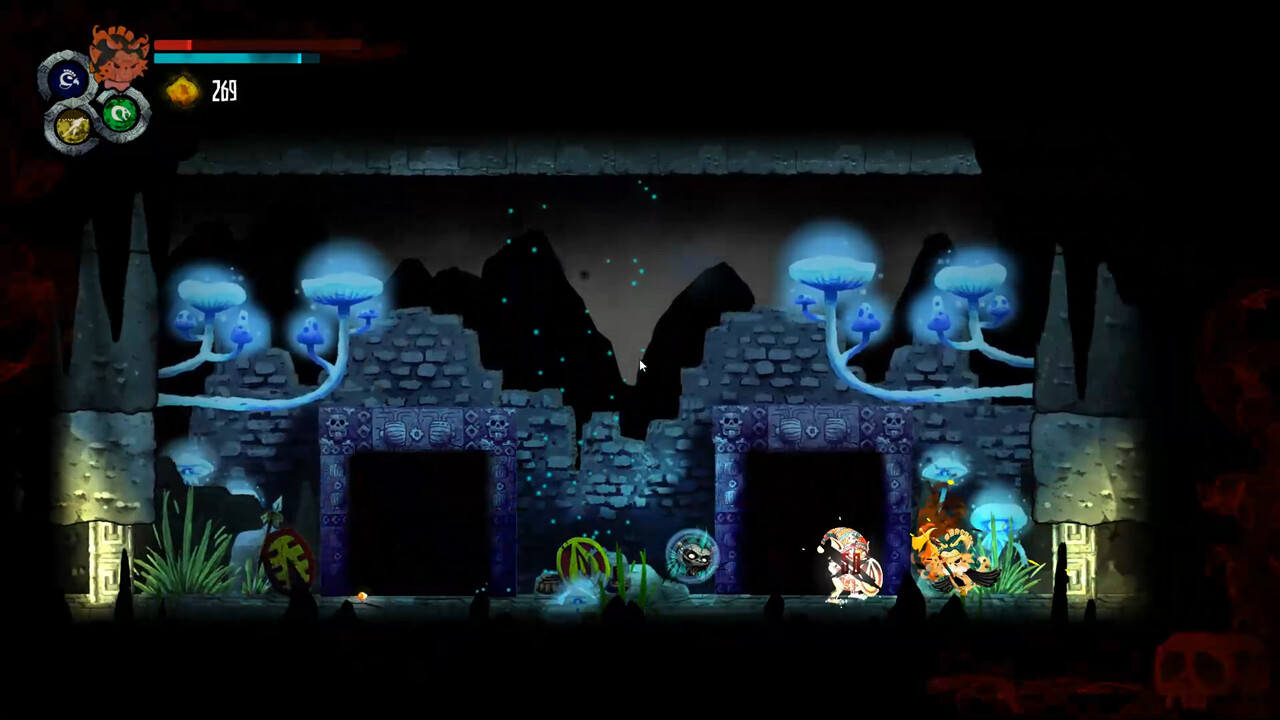Screen dimensions: 1280x720
Task: Click the player character mid-attack
Action: 848,562
